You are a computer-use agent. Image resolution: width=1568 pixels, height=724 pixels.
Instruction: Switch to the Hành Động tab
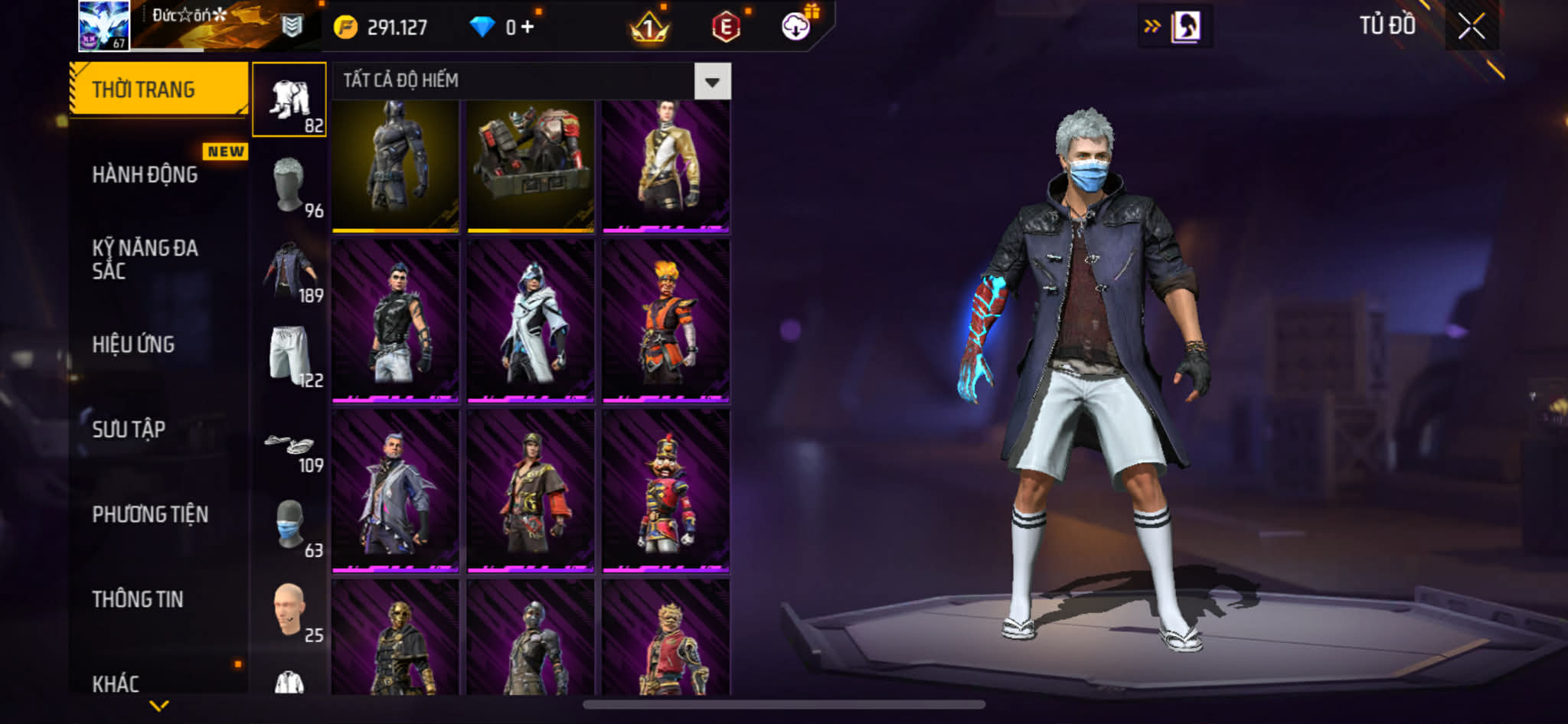point(145,174)
